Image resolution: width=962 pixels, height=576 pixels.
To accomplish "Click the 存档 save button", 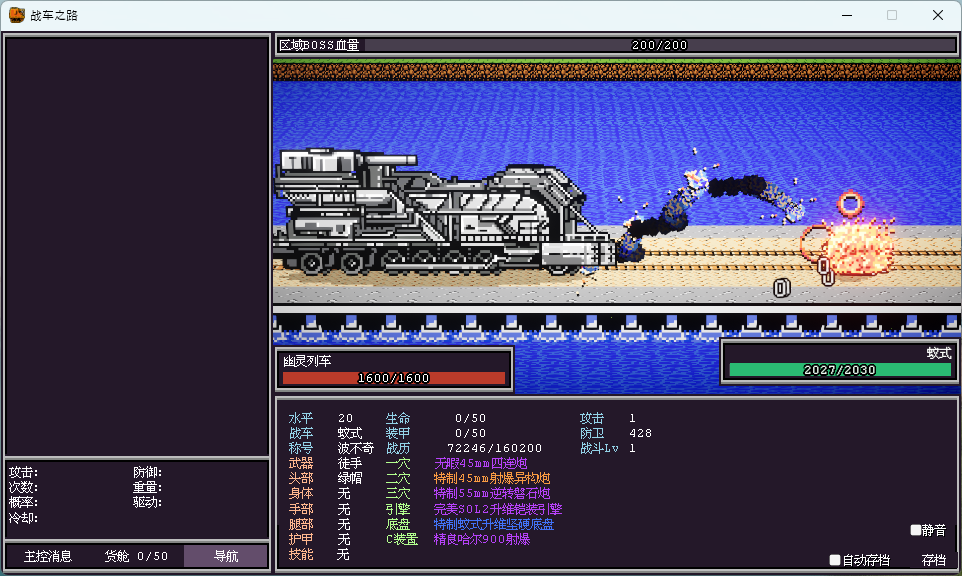I will click(x=933, y=560).
